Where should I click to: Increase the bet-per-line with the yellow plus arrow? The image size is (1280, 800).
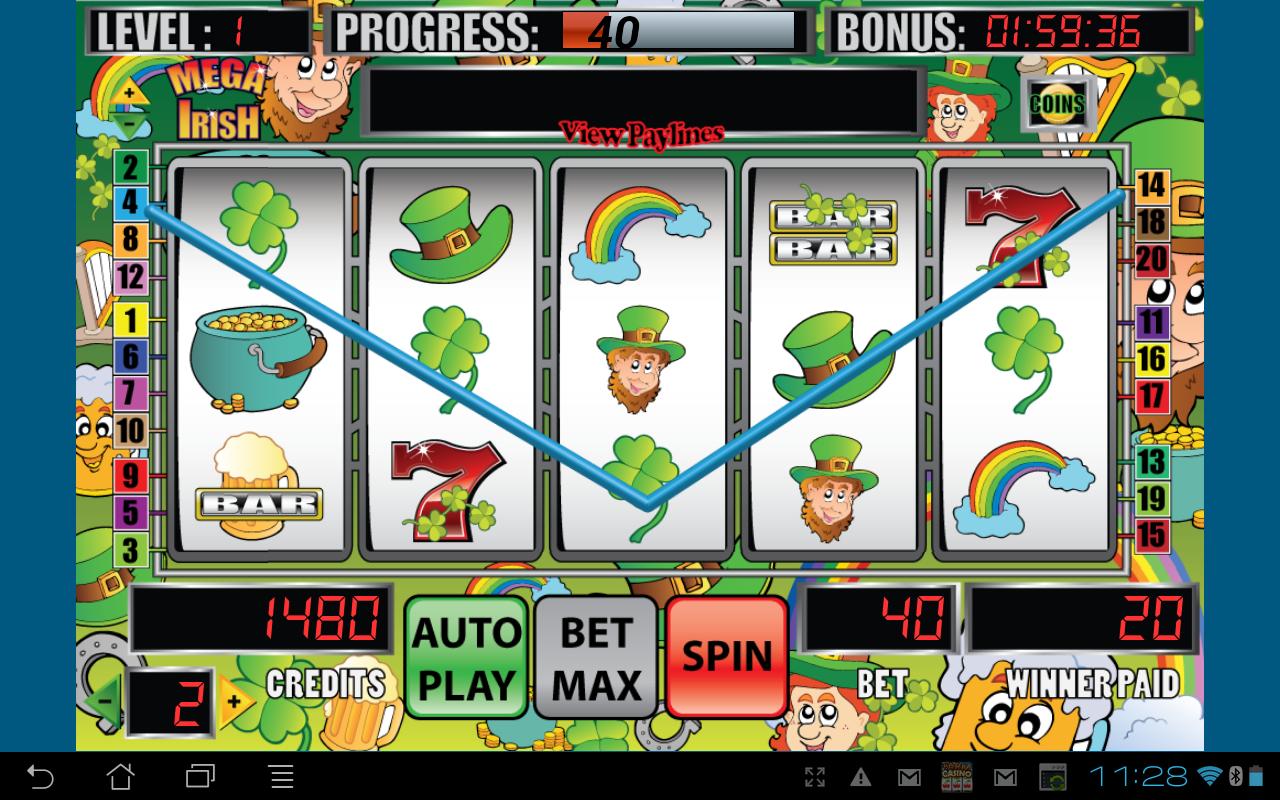pos(236,701)
